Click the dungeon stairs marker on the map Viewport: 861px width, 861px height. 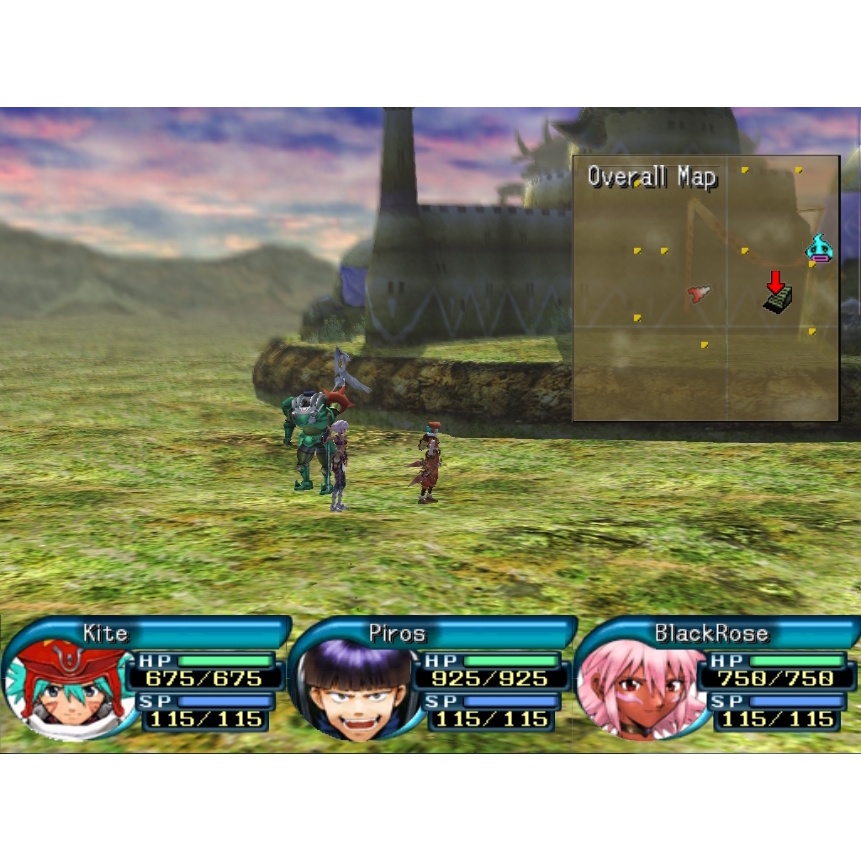778,299
